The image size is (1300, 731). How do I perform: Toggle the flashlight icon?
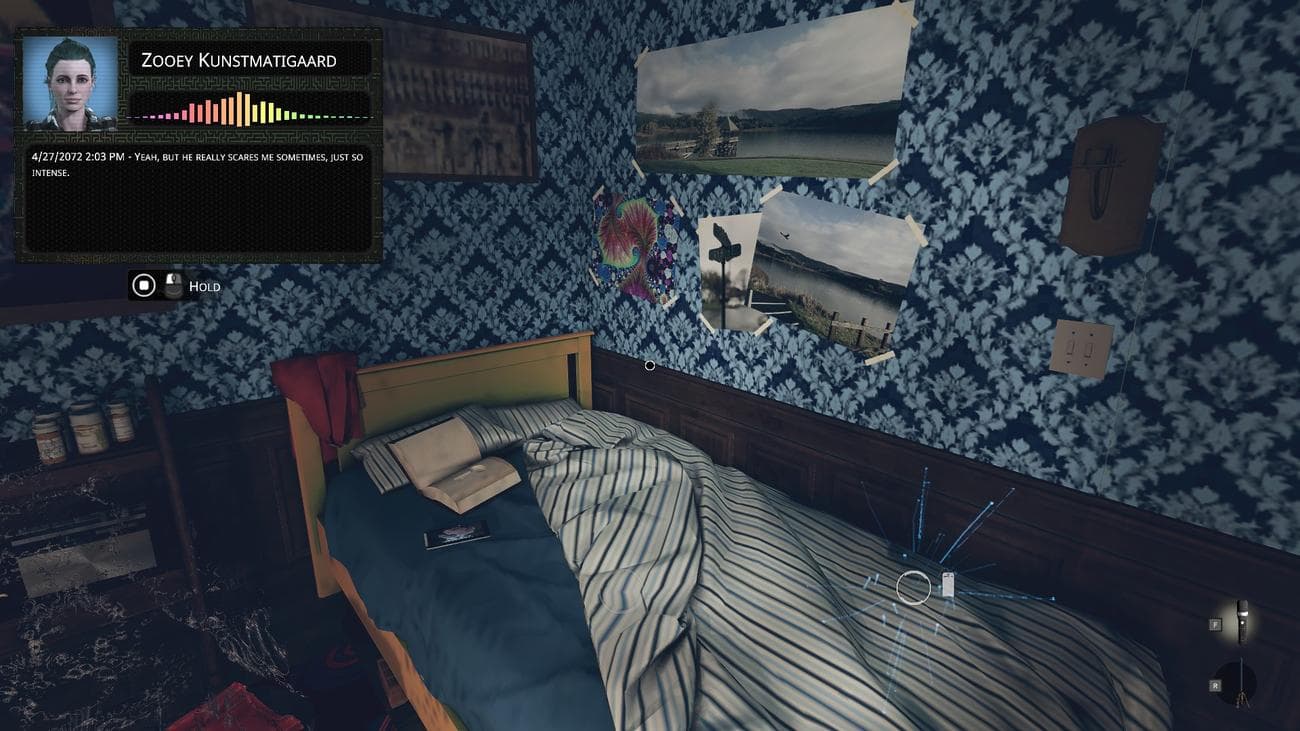[x=1242, y=620]
